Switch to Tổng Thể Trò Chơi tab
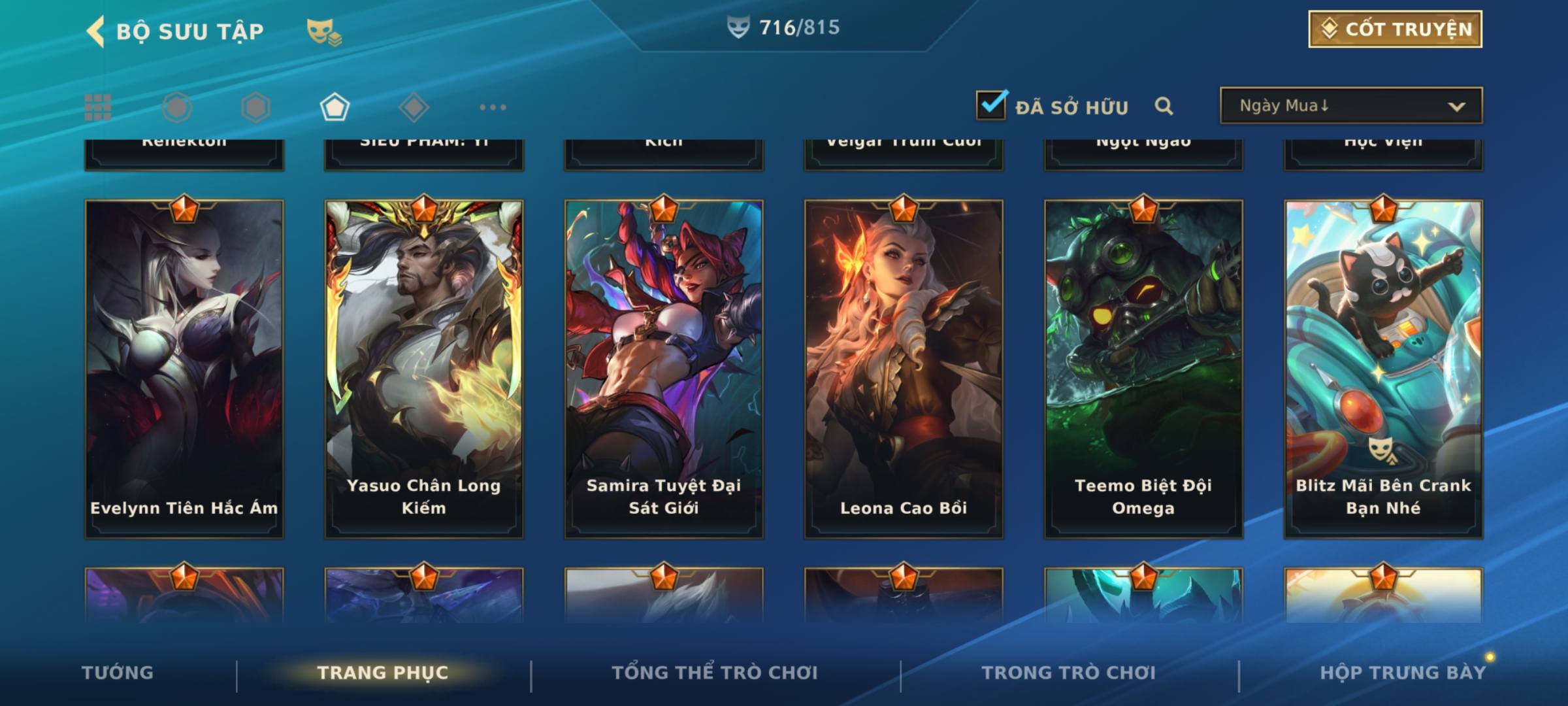The height and width of the screenshot is (706, 1568). (x=715, y=672)
